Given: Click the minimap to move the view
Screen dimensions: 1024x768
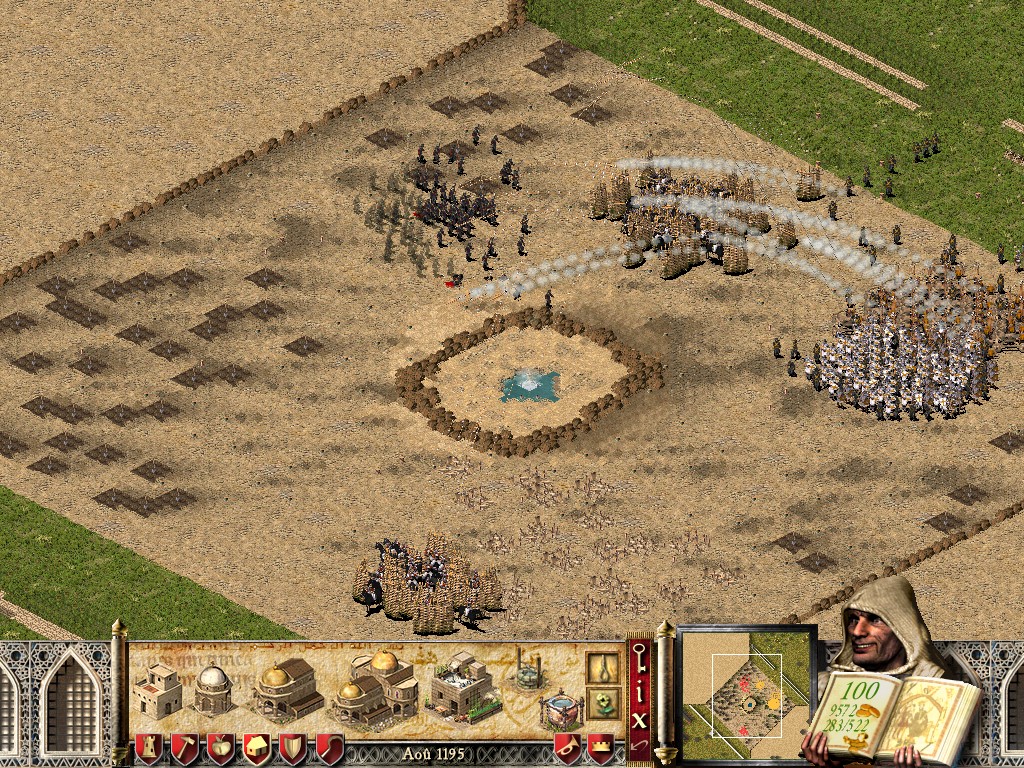Looking at the screenshot, I should 747,691.
